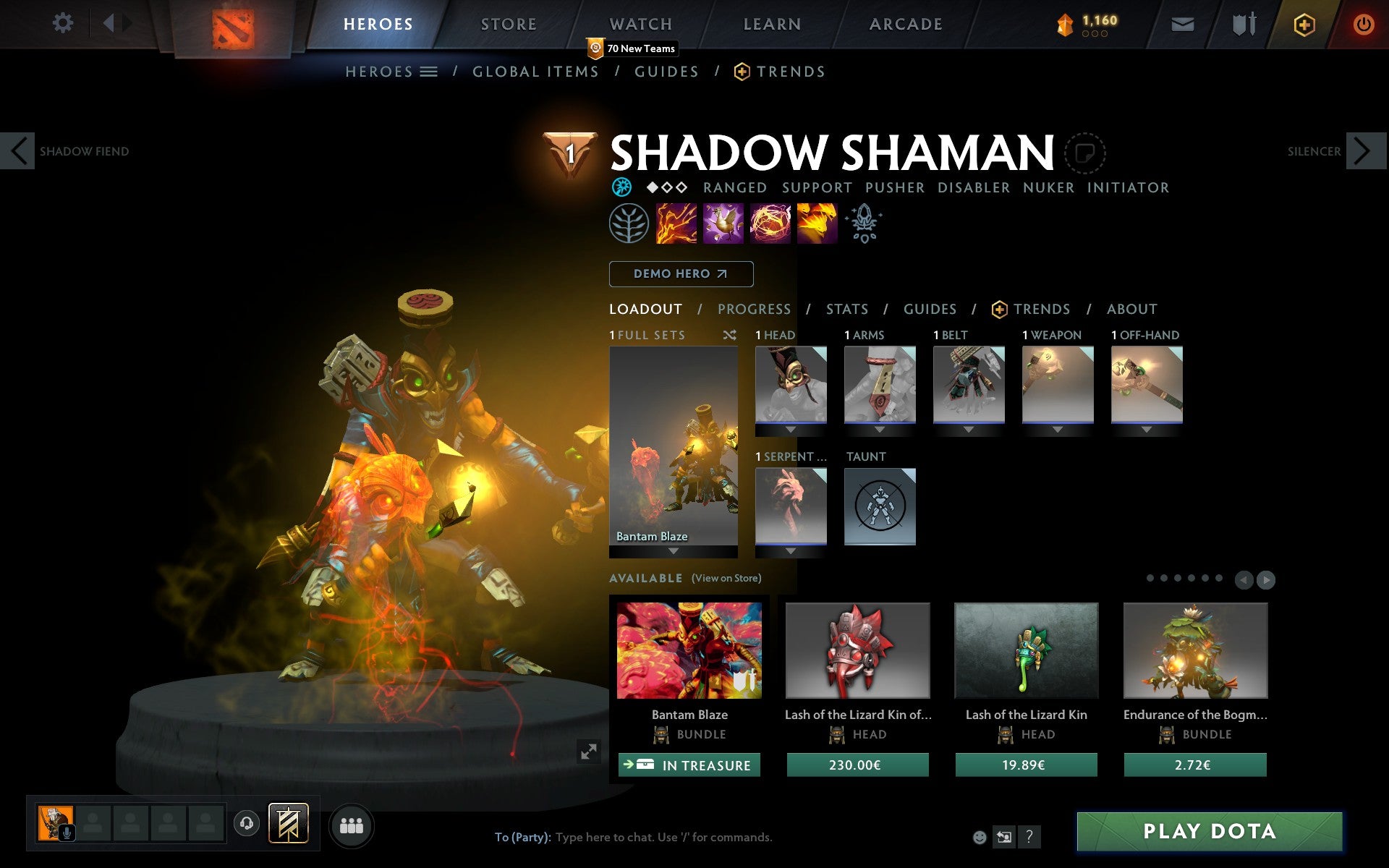Toggle the shuffle icon next to Full Sets
The image size is (1389, 868).
click(x=731, y=335)
